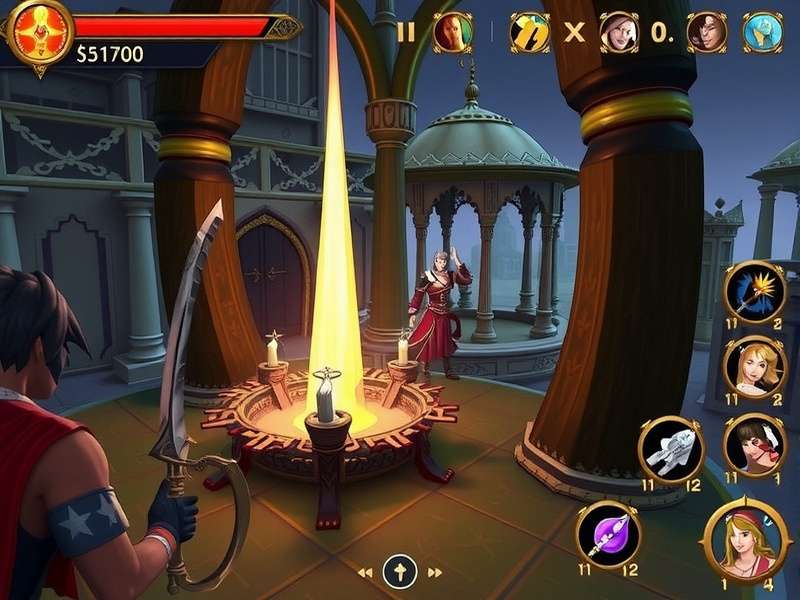Select the blonde woman ally portrait
The width and height of the screenshot is (800, 600).
(754, 367)
